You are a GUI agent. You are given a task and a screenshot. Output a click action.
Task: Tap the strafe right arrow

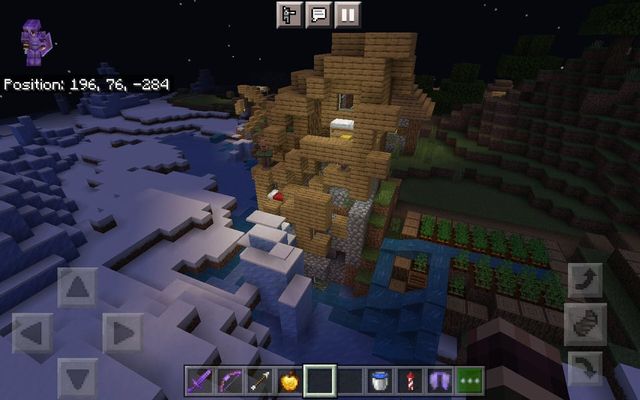[x=122, y=333]
